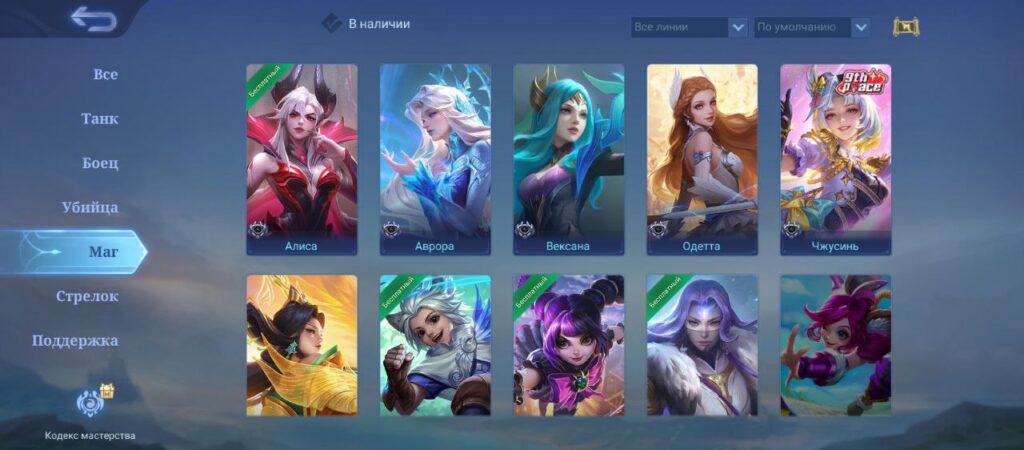Select the Танк role tab

100,119
